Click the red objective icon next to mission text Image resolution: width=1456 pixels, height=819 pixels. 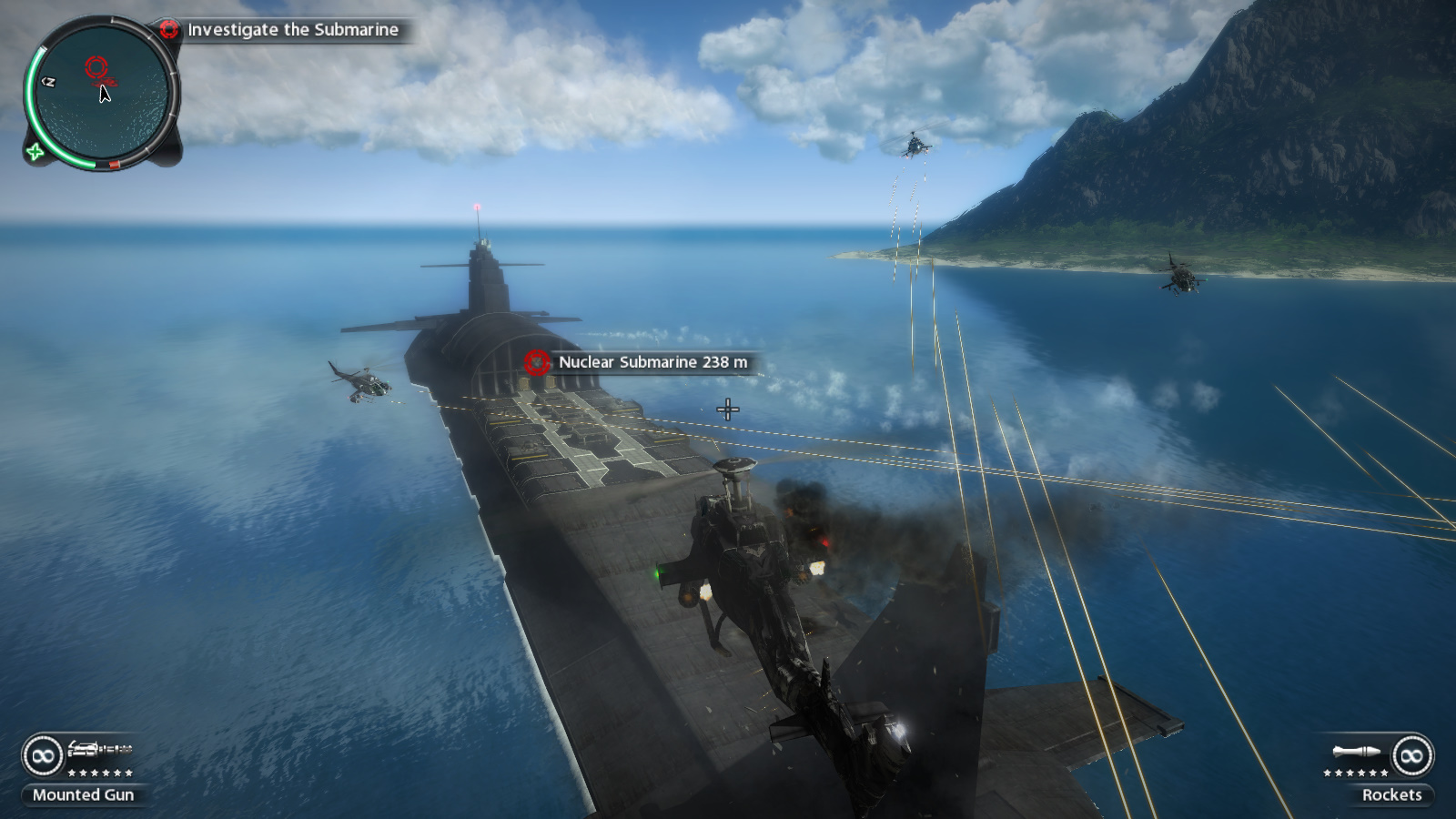coord(170,29)
